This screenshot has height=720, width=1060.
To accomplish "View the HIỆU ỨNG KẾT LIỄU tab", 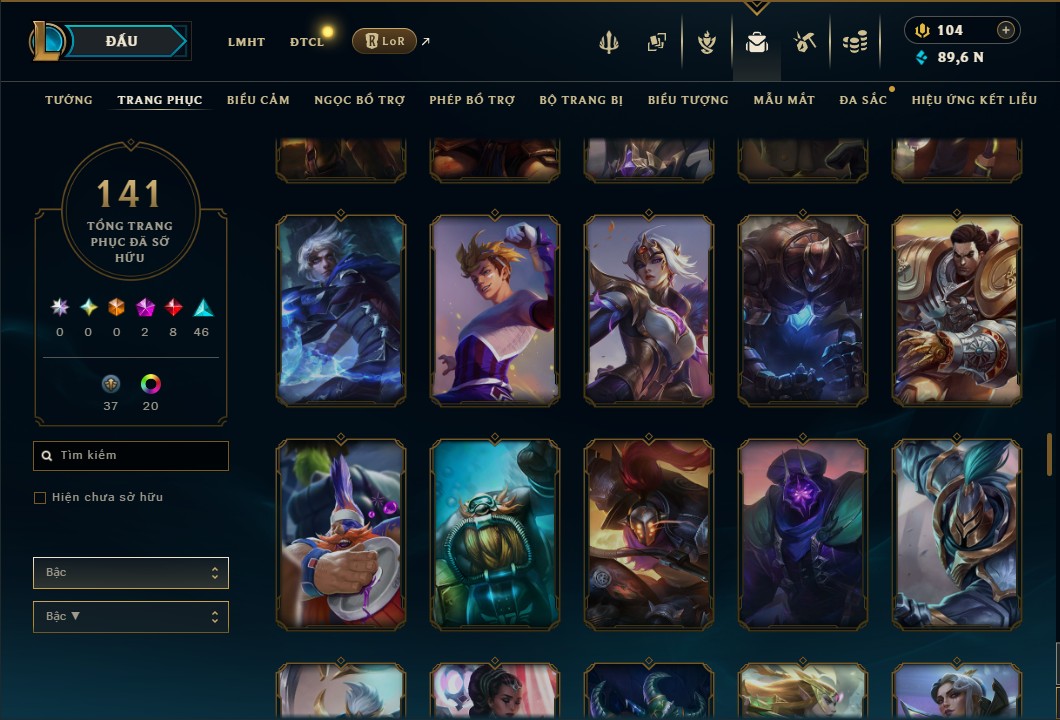I will pos(975,100).
